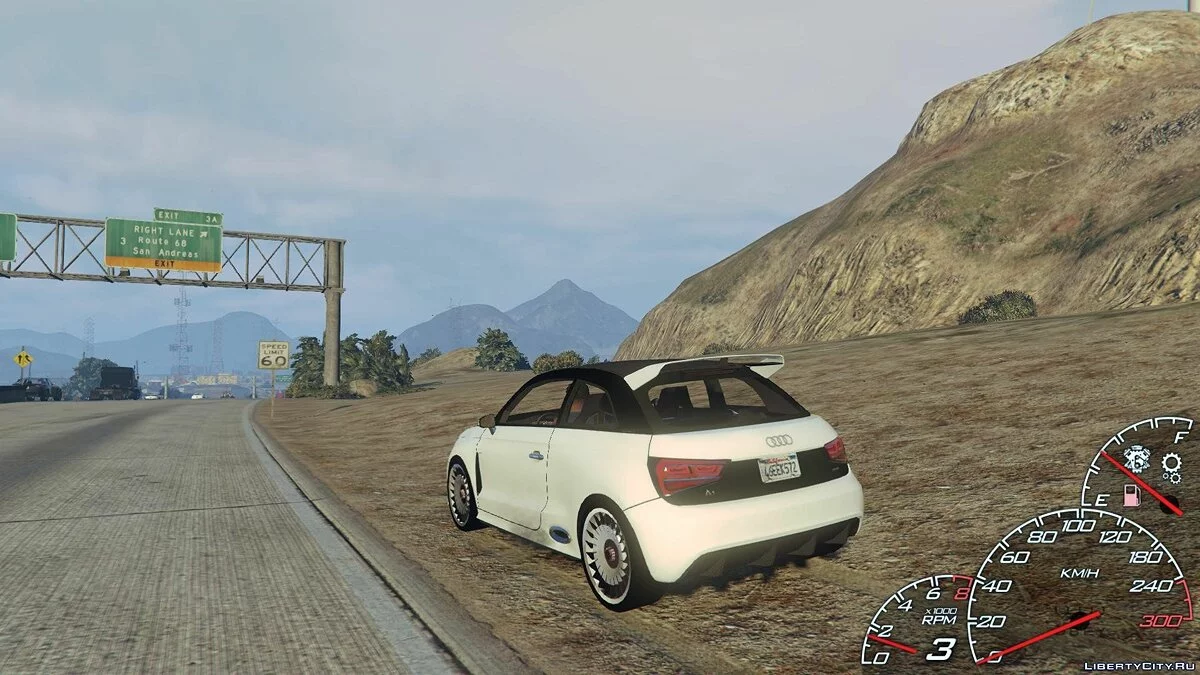Open the LibertyCity.ru watermark link
1200x675 pixels.
coord(1139,664)
